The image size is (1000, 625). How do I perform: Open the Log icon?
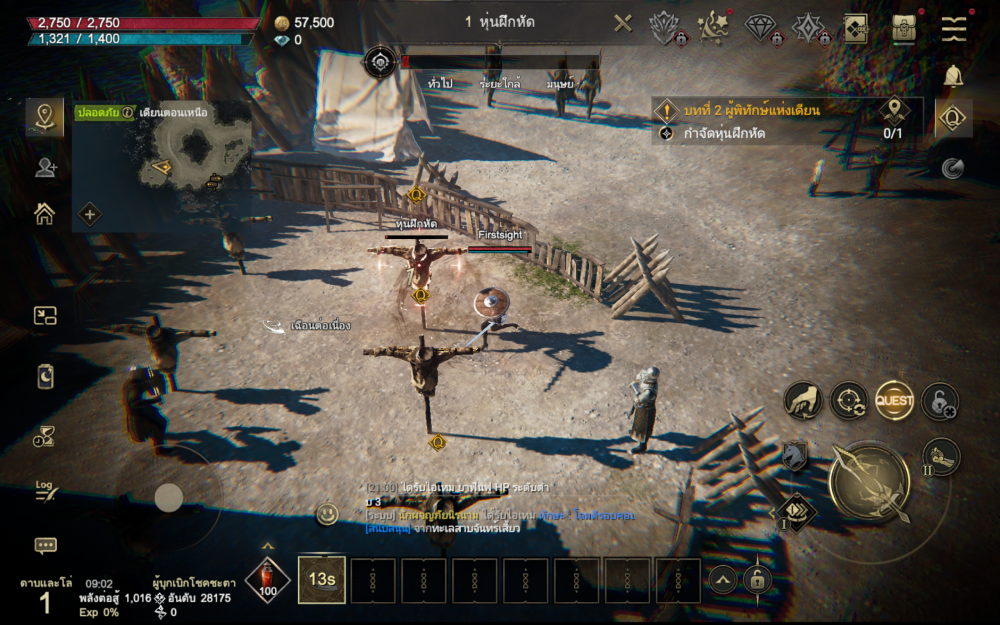[x=45, y=490]
